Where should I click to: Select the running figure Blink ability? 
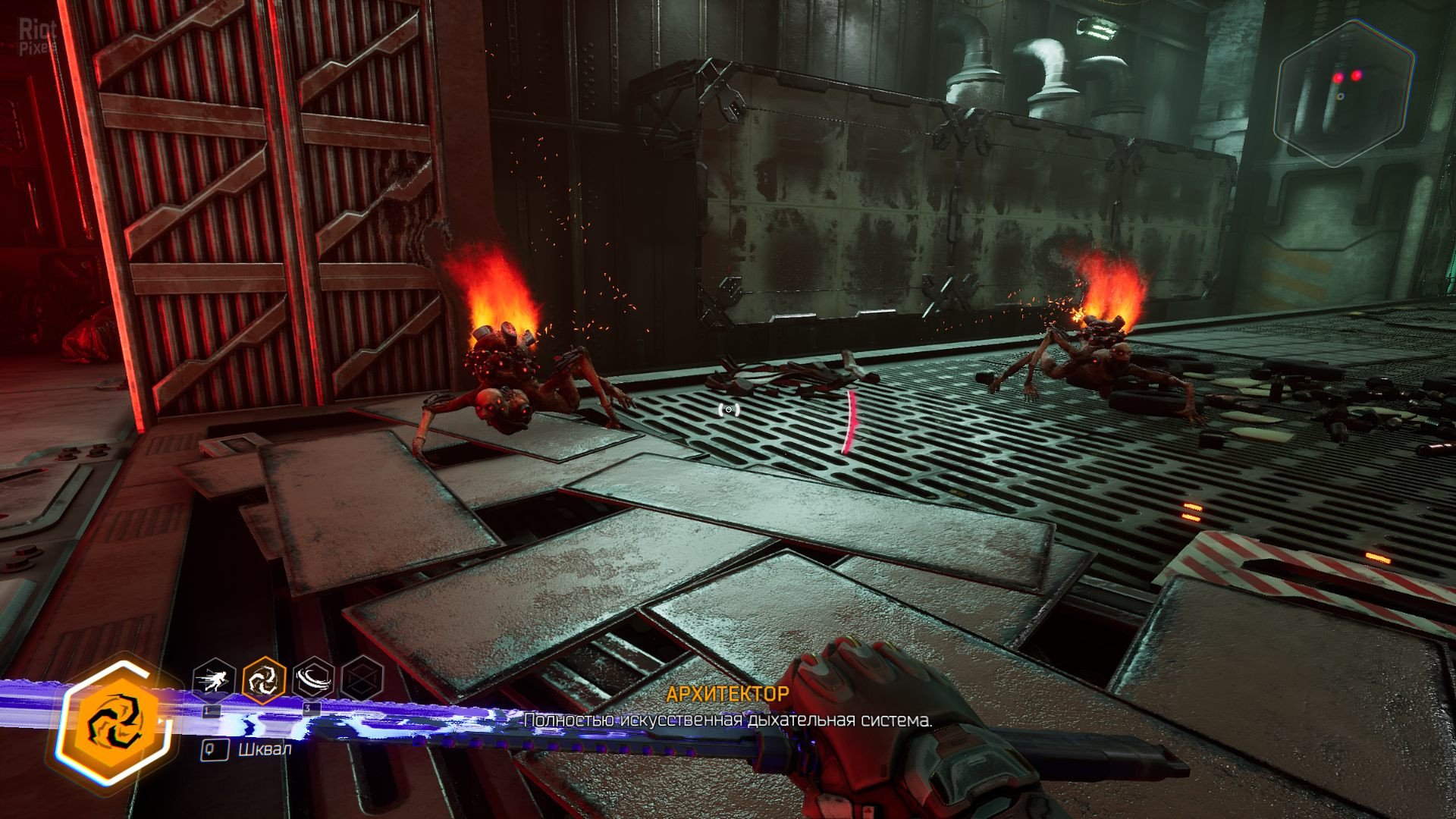[x=212, y=679]
